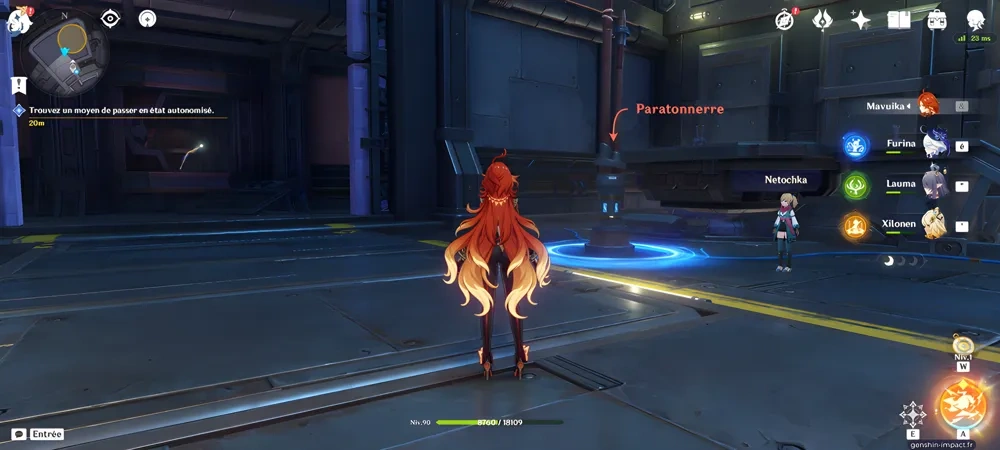Open the Wish star icon
The image size is (1000, 450).
860,19
